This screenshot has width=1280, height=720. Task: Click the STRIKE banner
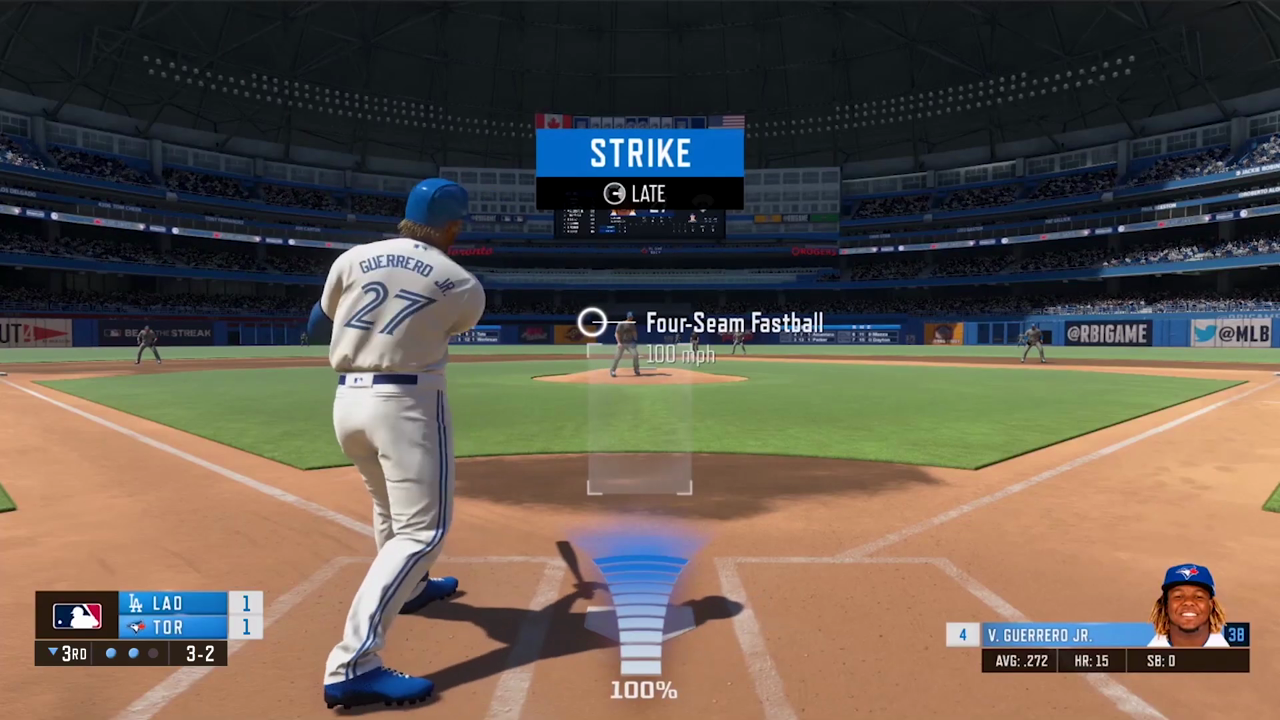640,152
